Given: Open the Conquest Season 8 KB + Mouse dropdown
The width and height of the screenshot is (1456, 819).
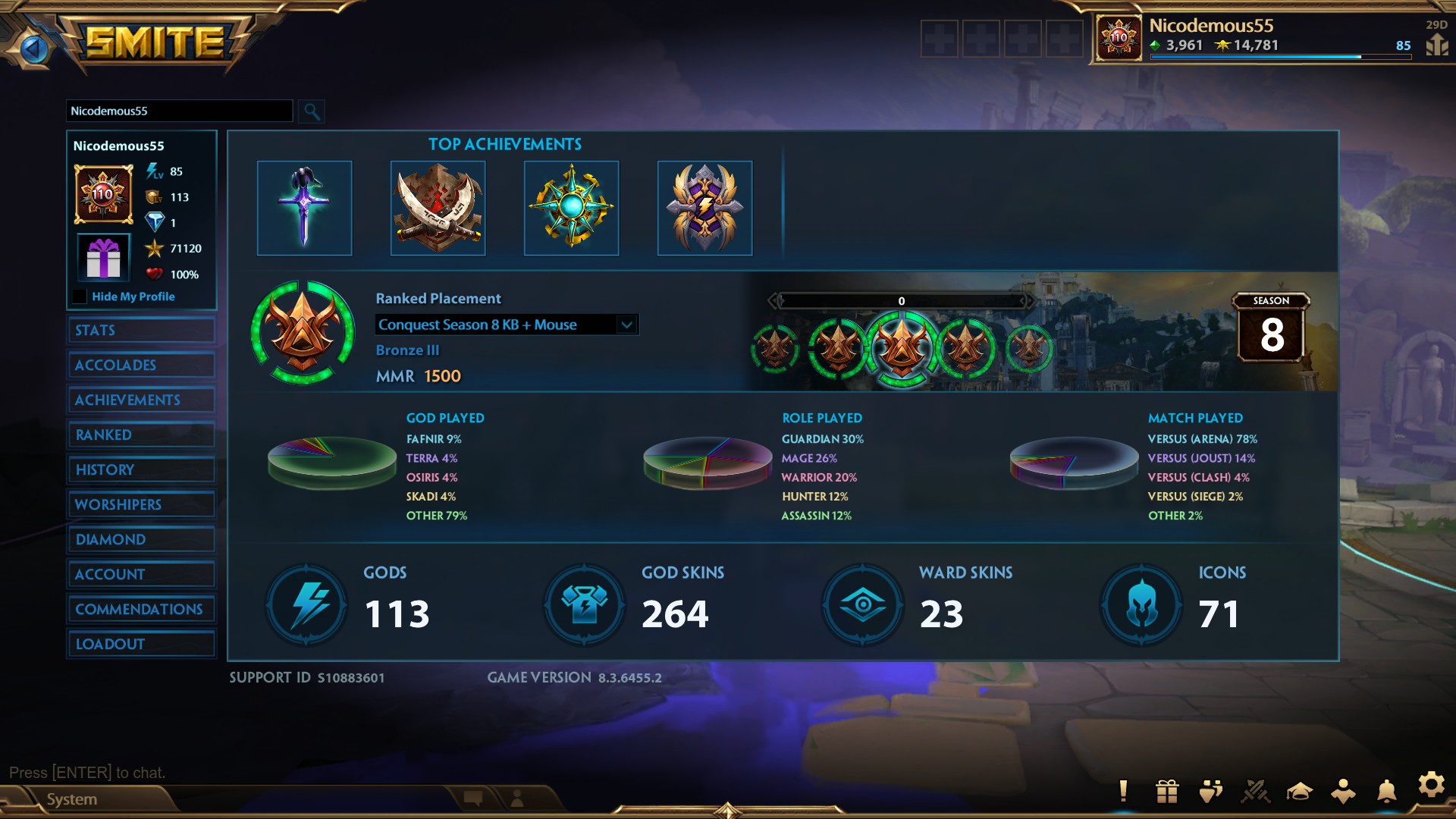Looking at the screenshot, I should [507, 325].
